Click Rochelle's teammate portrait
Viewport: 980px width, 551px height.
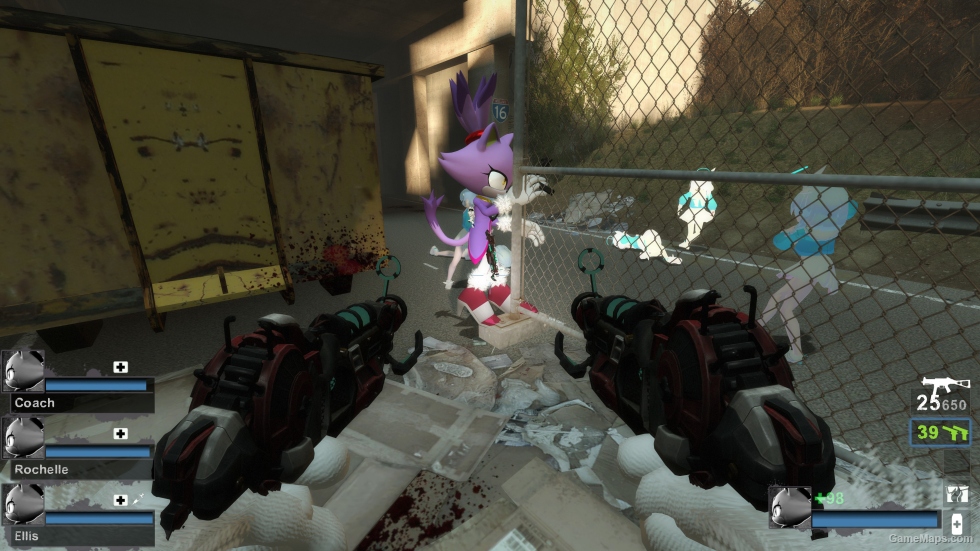point(23,437)
